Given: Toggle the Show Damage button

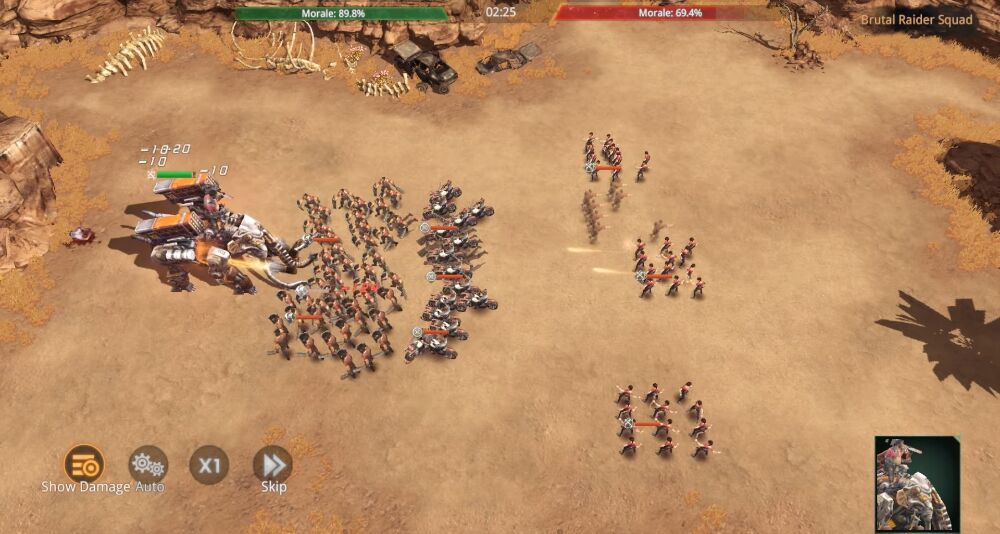Looking at the screenshot, I should [84, 464].
